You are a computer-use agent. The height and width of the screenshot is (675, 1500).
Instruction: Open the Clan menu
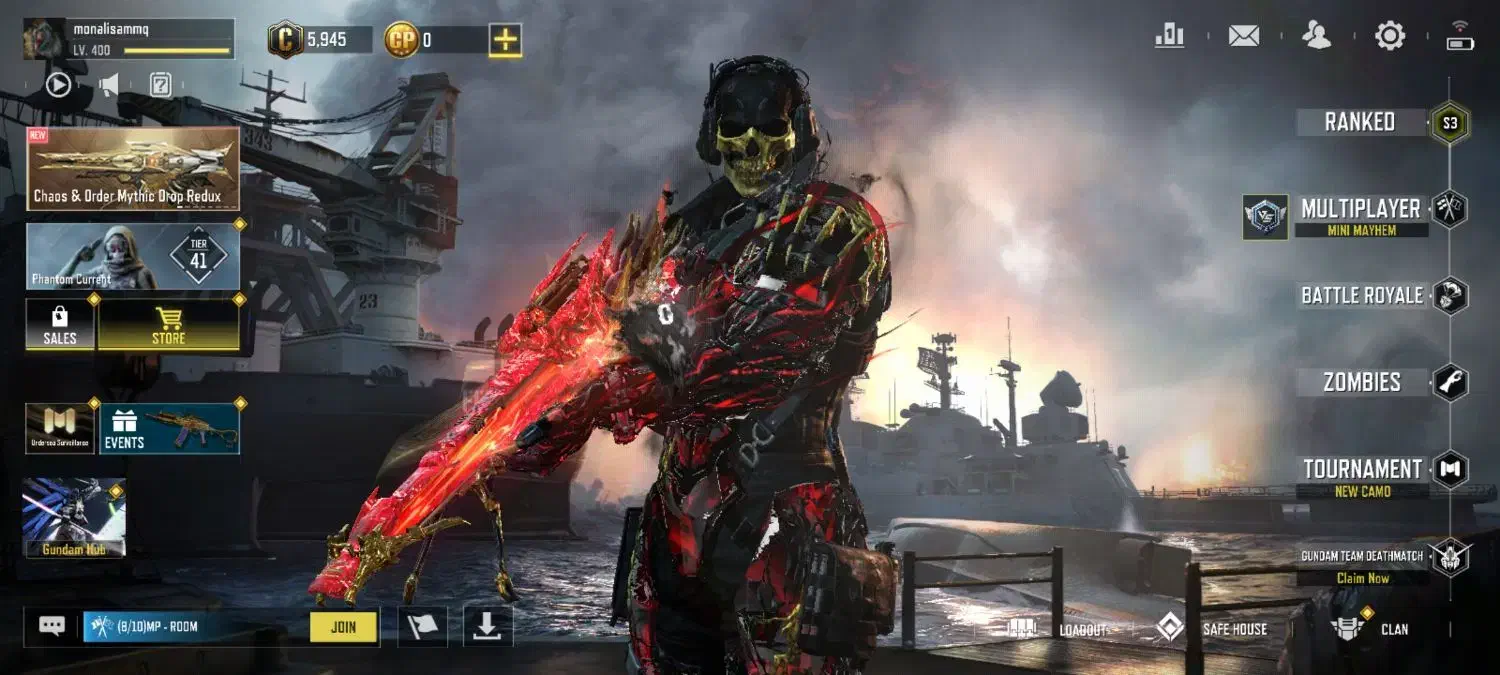[x=1370, y=629]
